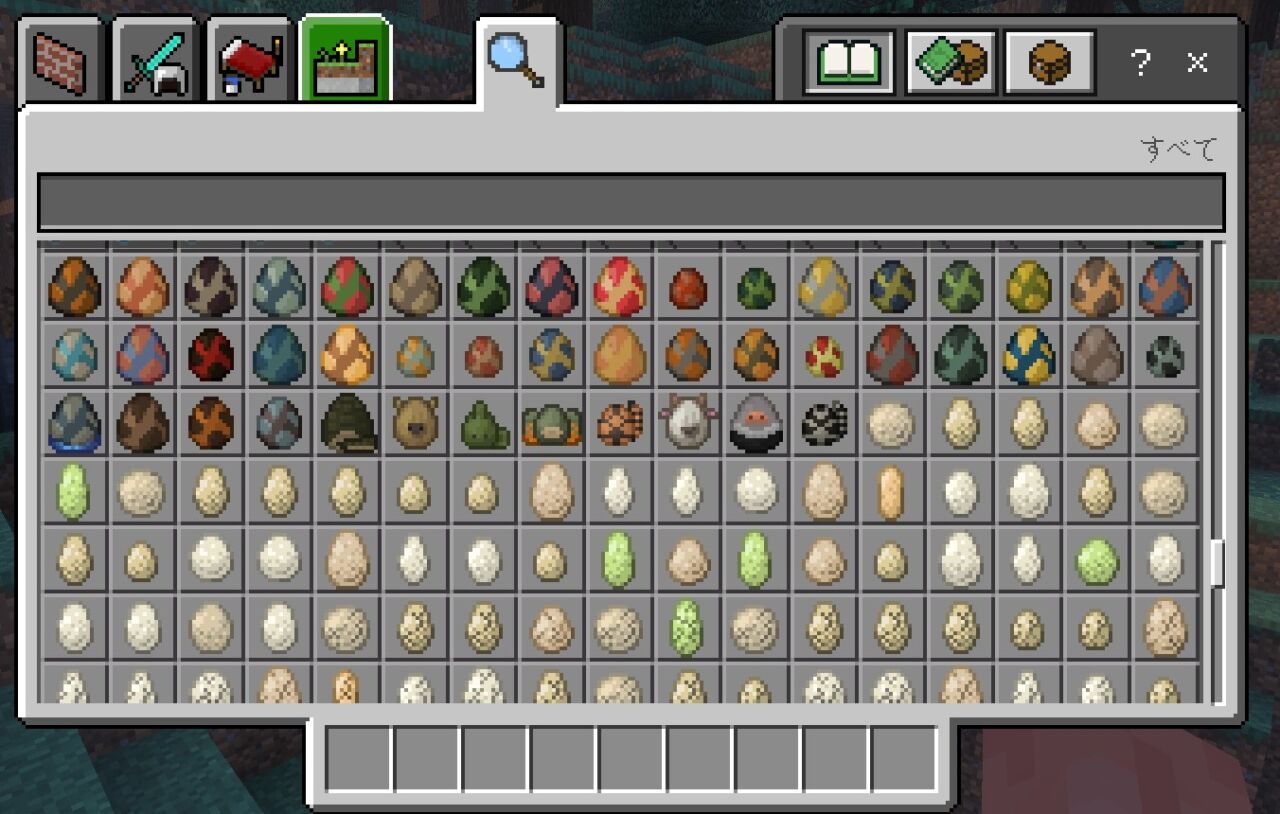Close the inventory with the X

point(1197,63)
